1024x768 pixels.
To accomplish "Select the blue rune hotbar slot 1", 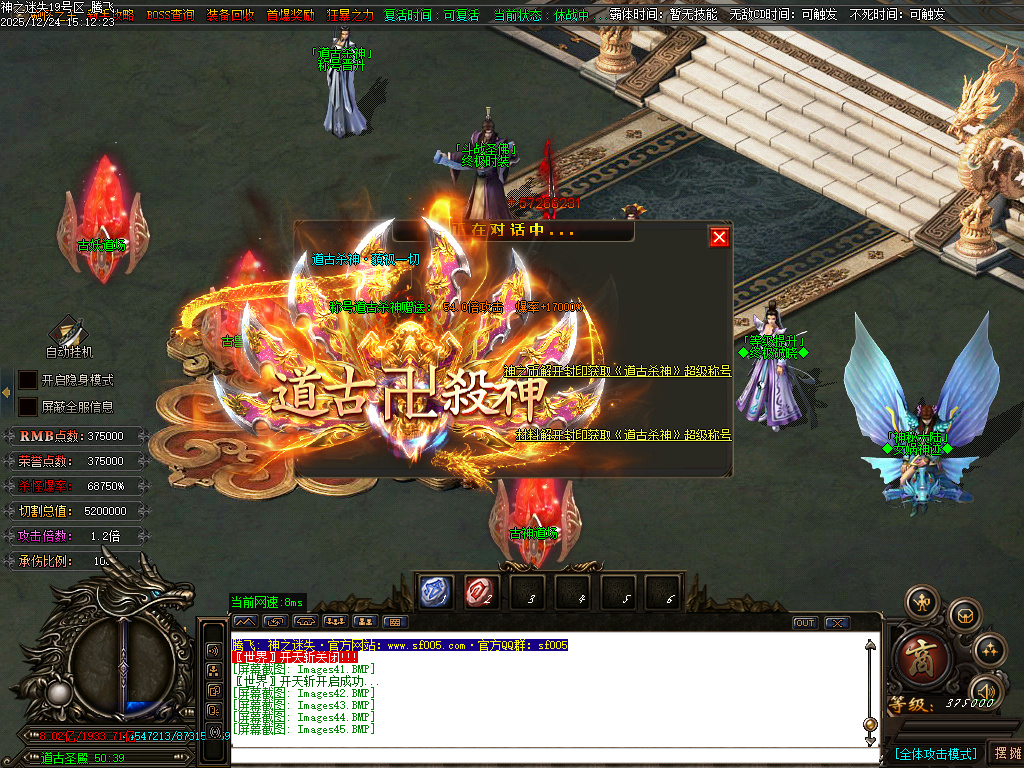I will tap(436, 592).
